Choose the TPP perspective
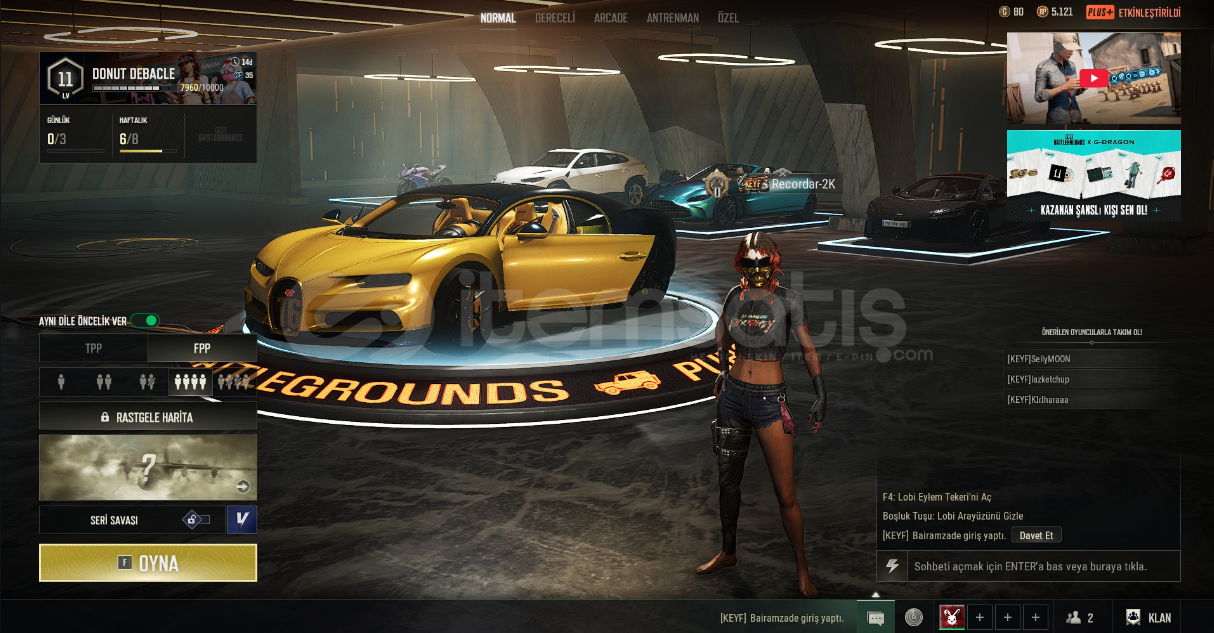This screenshot has height=633, width=1214. pos(93,349)
